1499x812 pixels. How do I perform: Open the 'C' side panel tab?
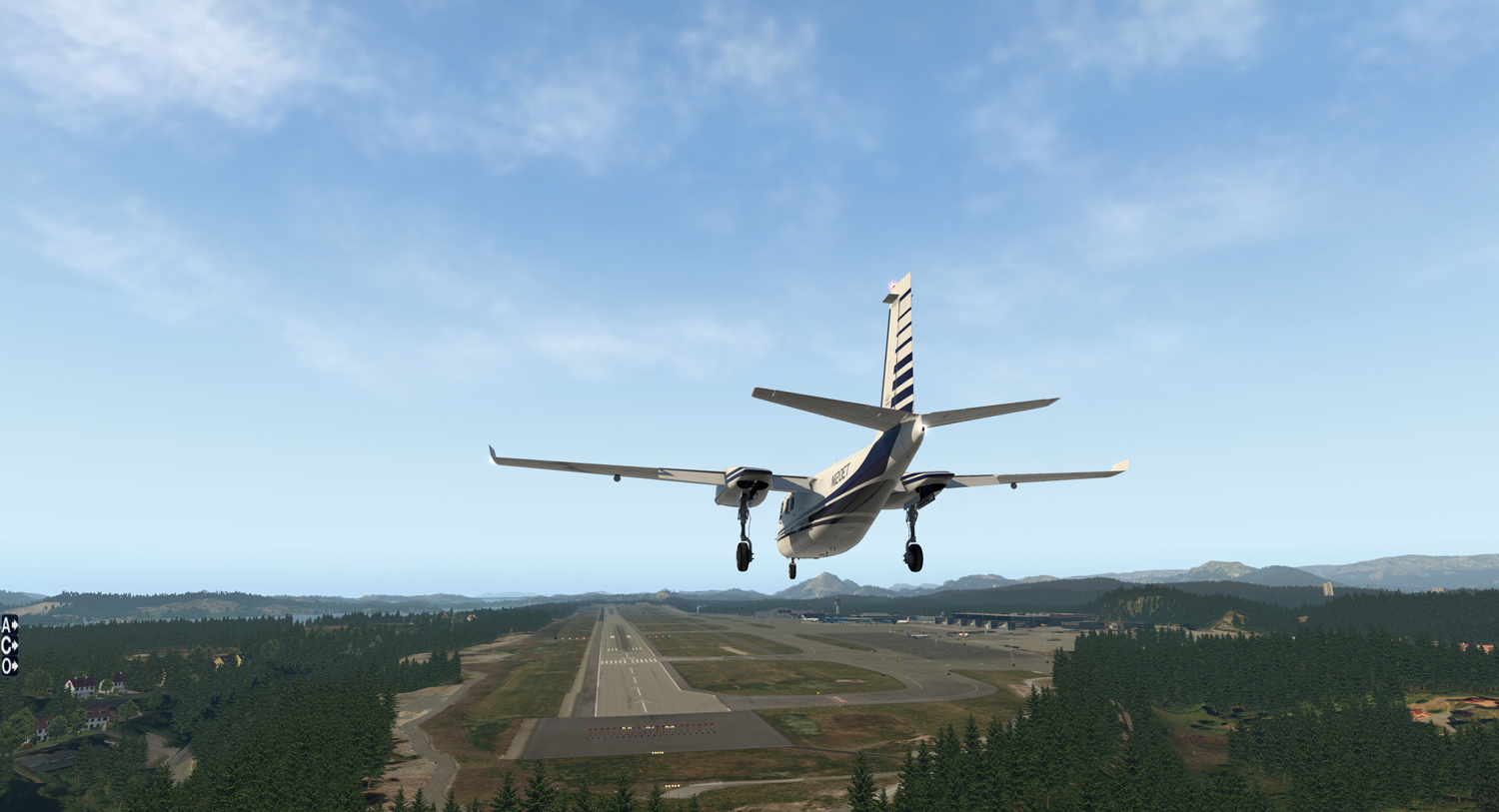click(x=9, y=645)
